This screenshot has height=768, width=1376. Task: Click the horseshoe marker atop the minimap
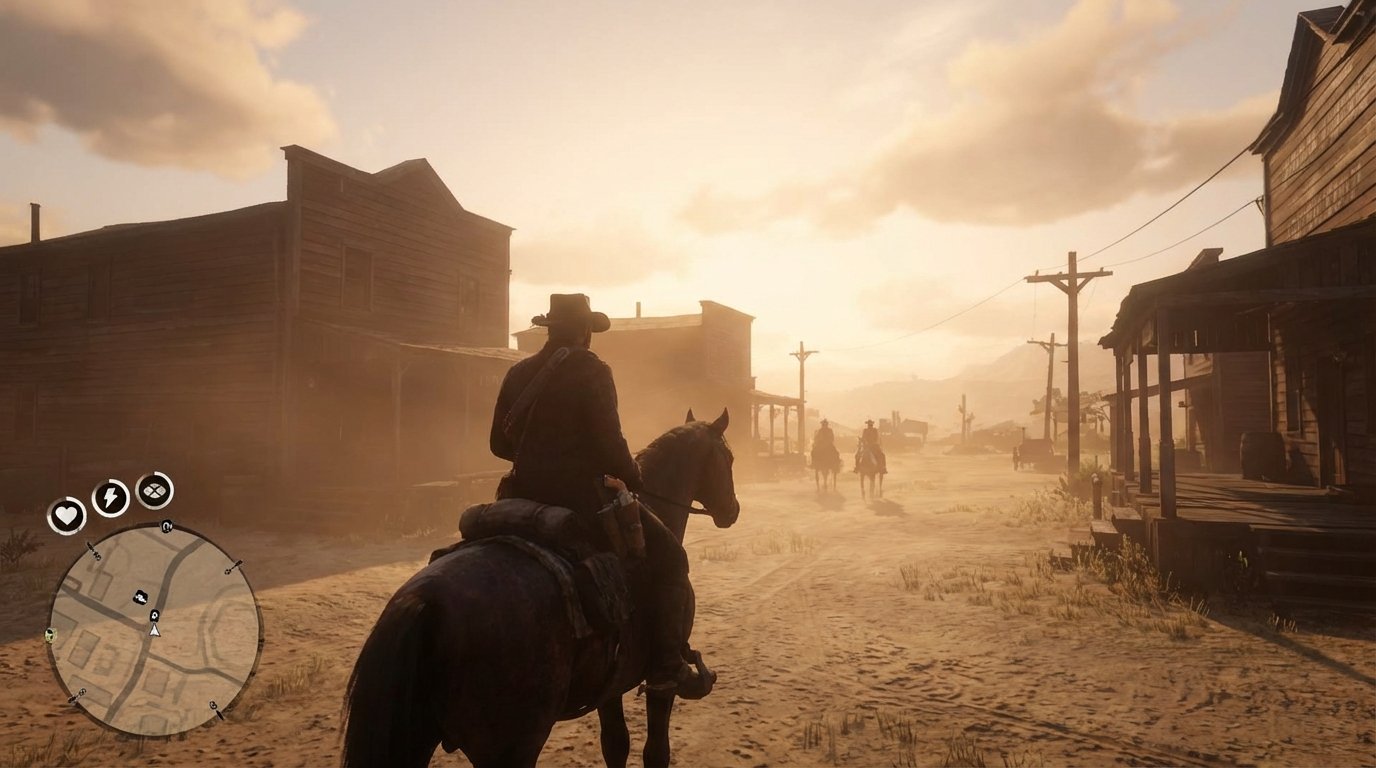point(167,526)
